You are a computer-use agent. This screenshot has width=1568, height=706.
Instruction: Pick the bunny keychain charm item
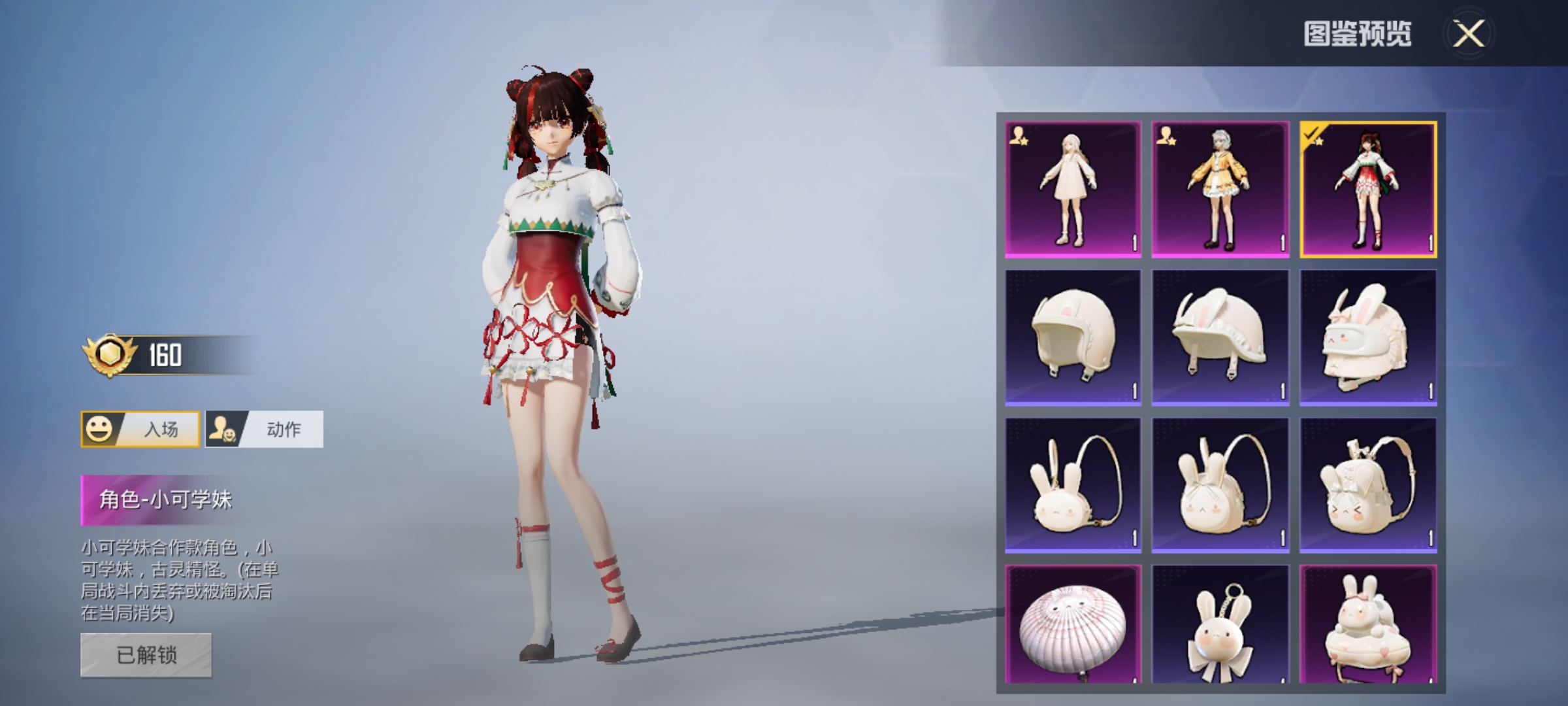click(x=1220, y=625)
